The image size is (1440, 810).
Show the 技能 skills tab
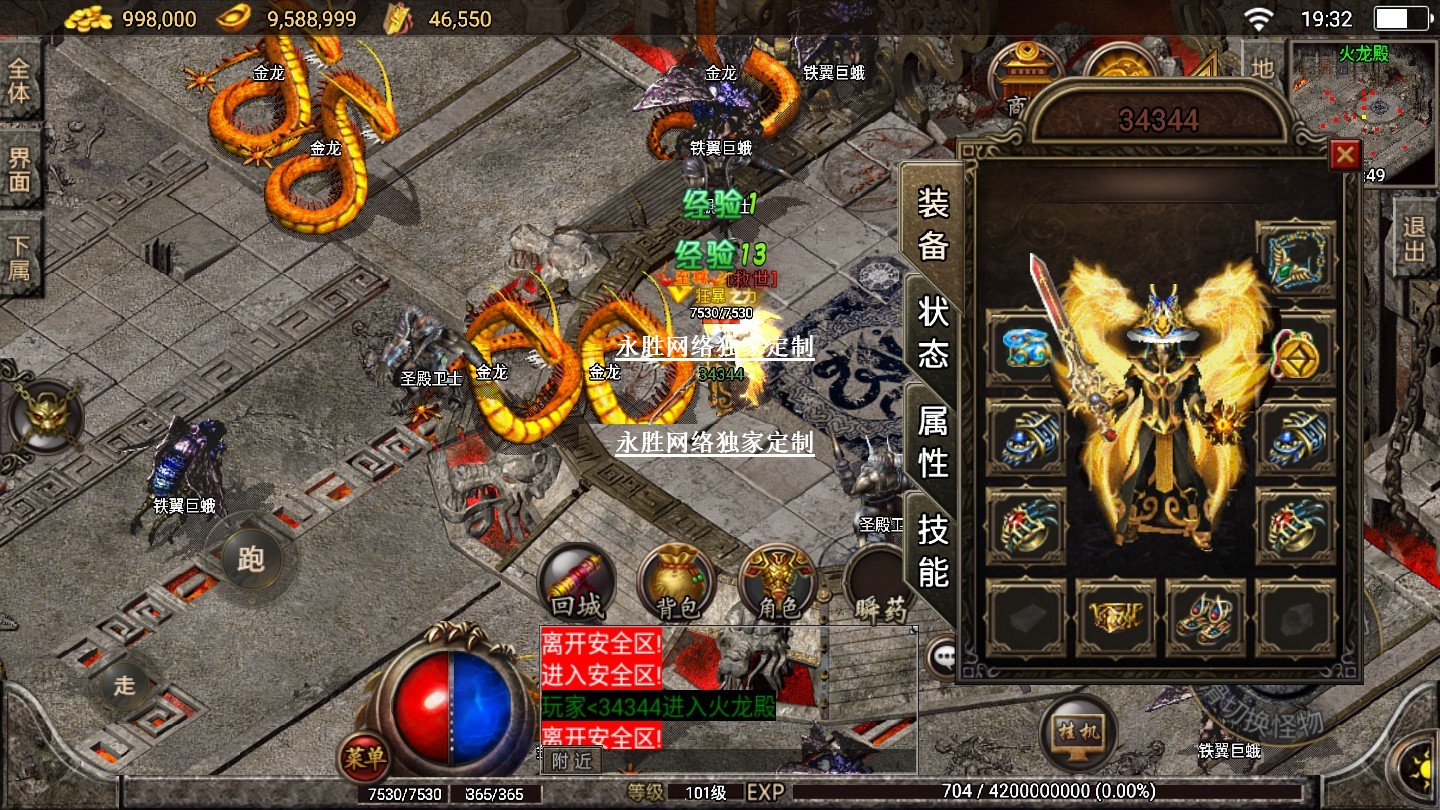[933, 550]
